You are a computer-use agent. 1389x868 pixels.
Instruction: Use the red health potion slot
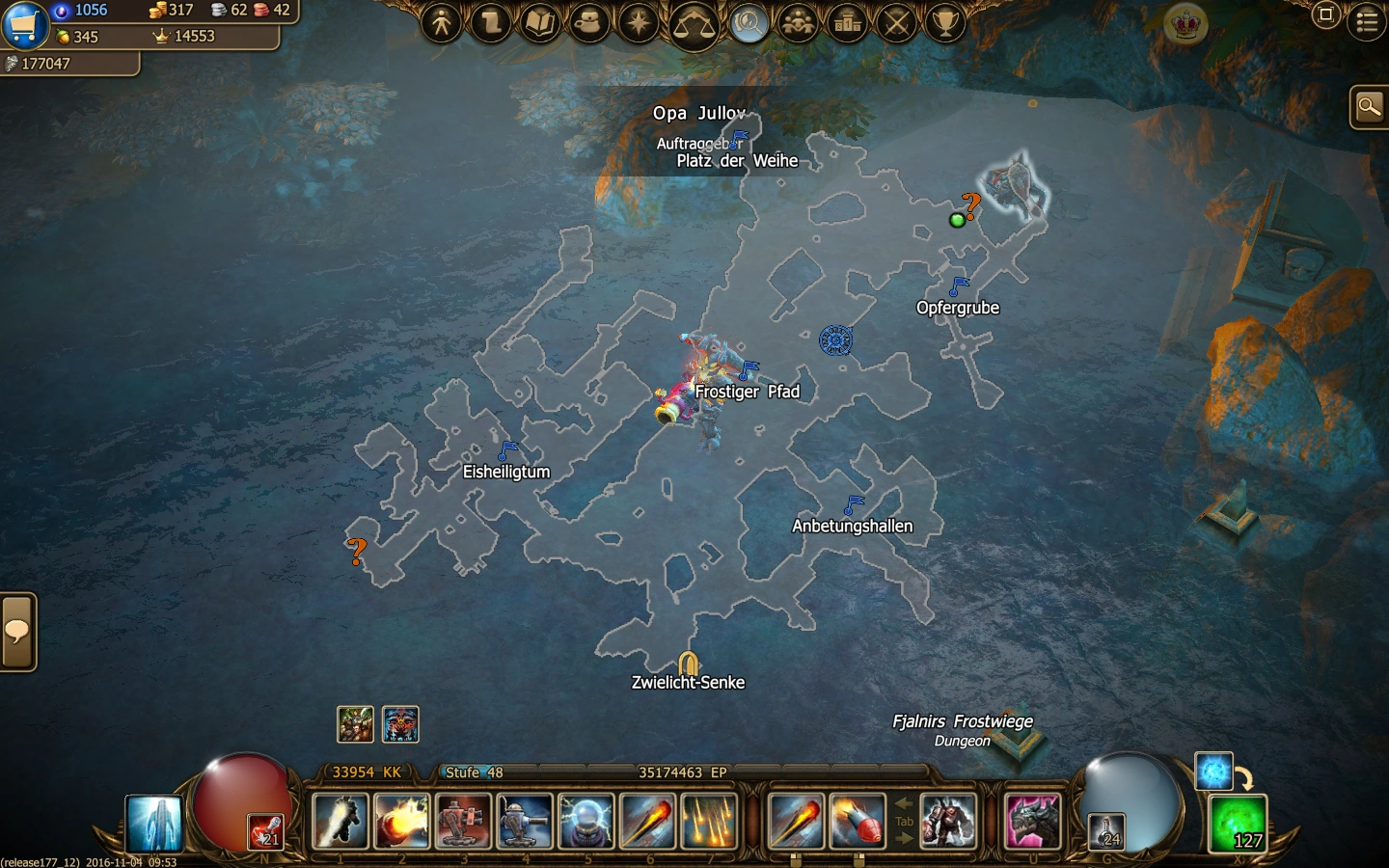[x=265, y=831]
